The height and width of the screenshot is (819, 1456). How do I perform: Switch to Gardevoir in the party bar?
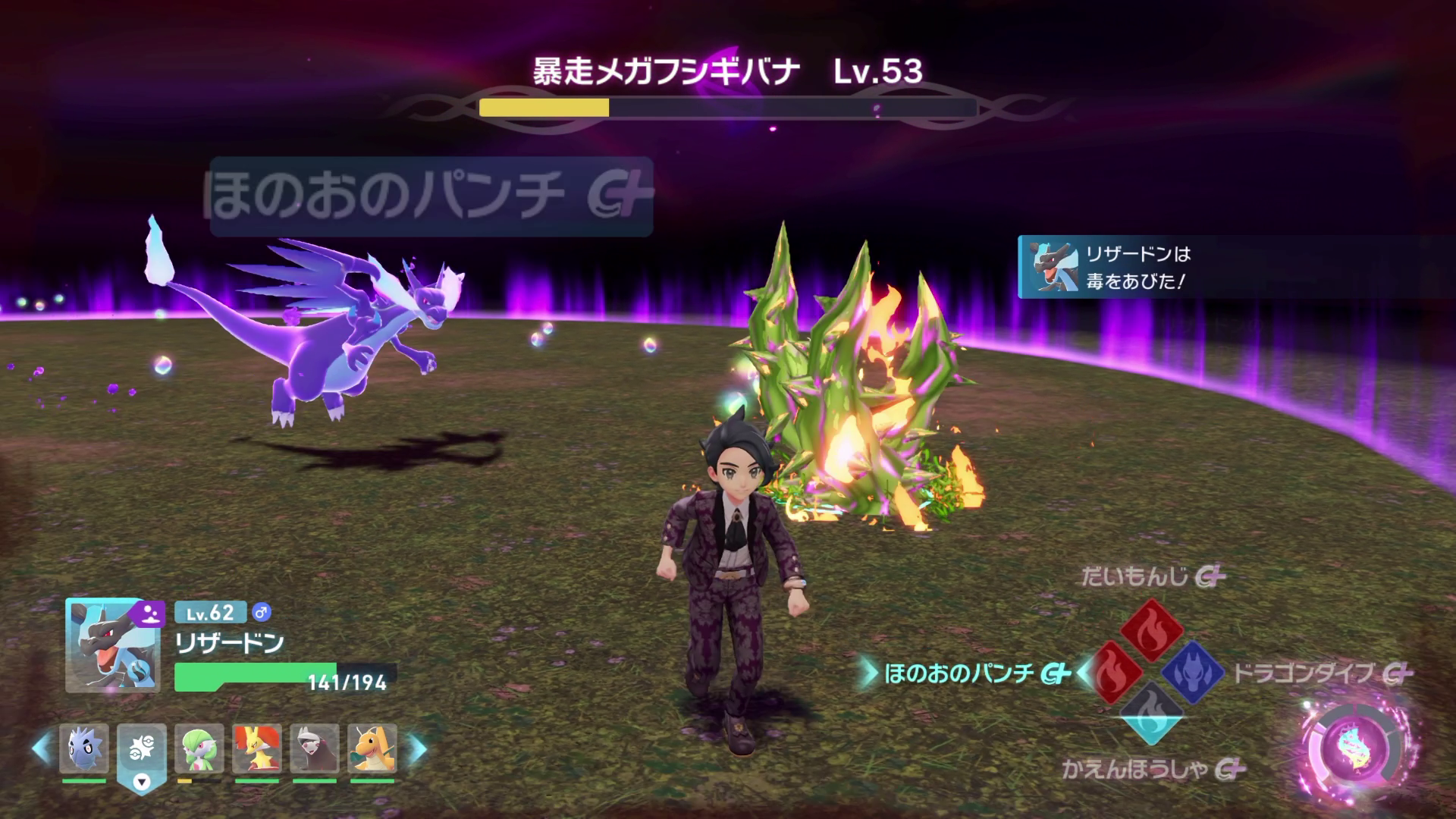(x=199, y=748)
